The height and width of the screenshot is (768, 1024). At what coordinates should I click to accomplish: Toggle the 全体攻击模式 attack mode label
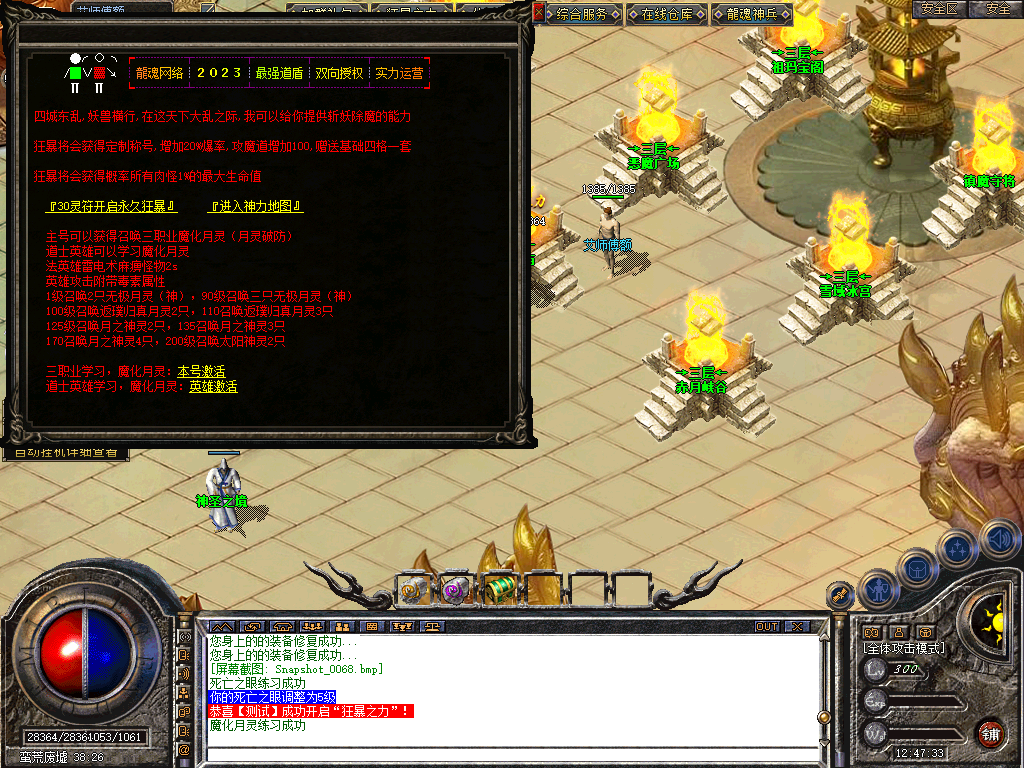click(x=904, y=648)
